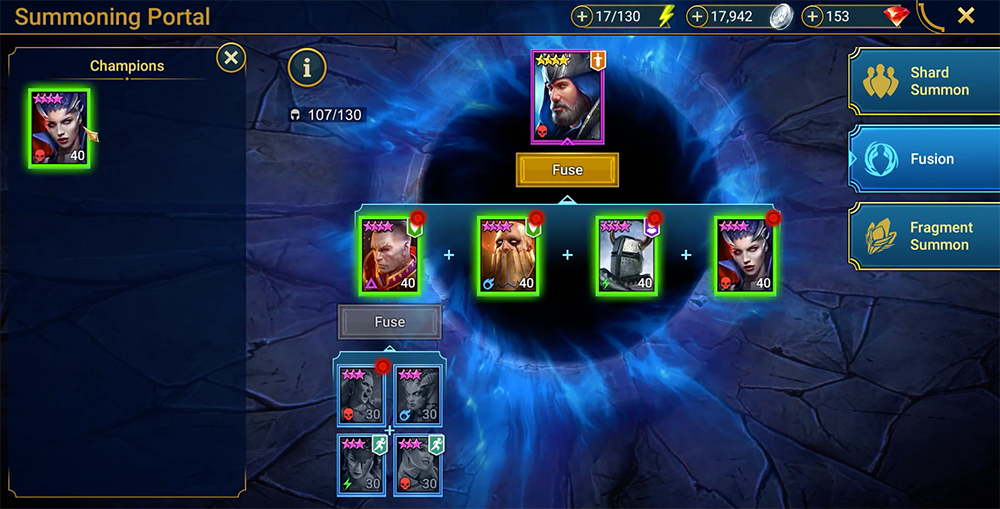This screenshot has width=1000, height=509.
Task: Choose the bearded dwarf champion ingredient
Action: (x=508, y=256)
